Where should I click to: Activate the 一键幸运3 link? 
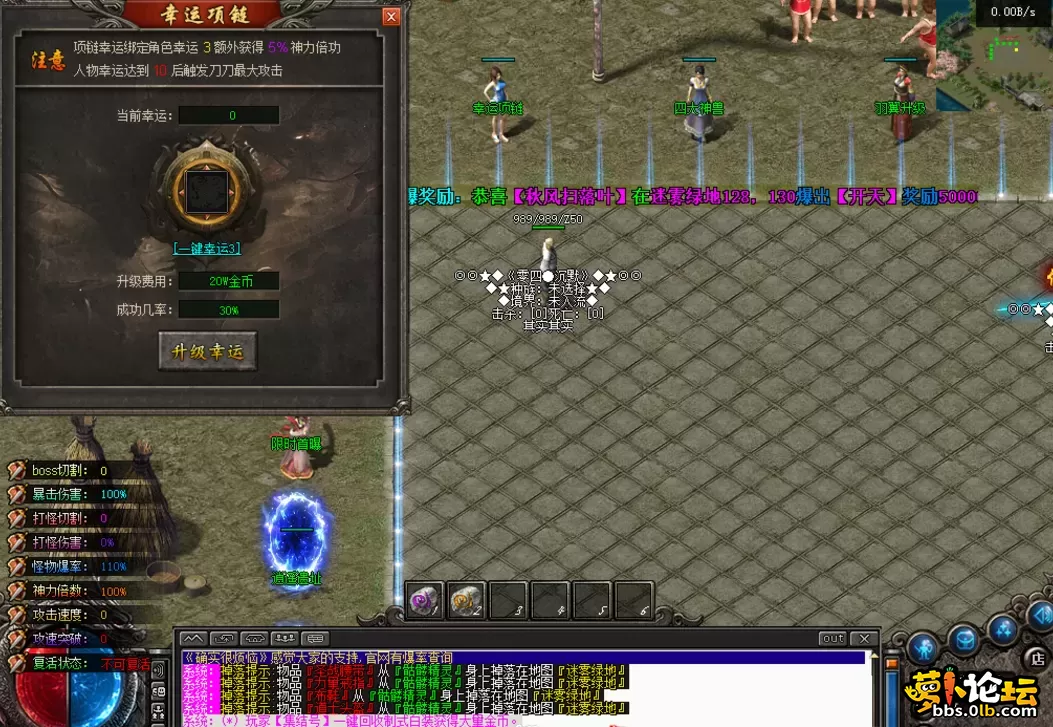tap(206, 248)
